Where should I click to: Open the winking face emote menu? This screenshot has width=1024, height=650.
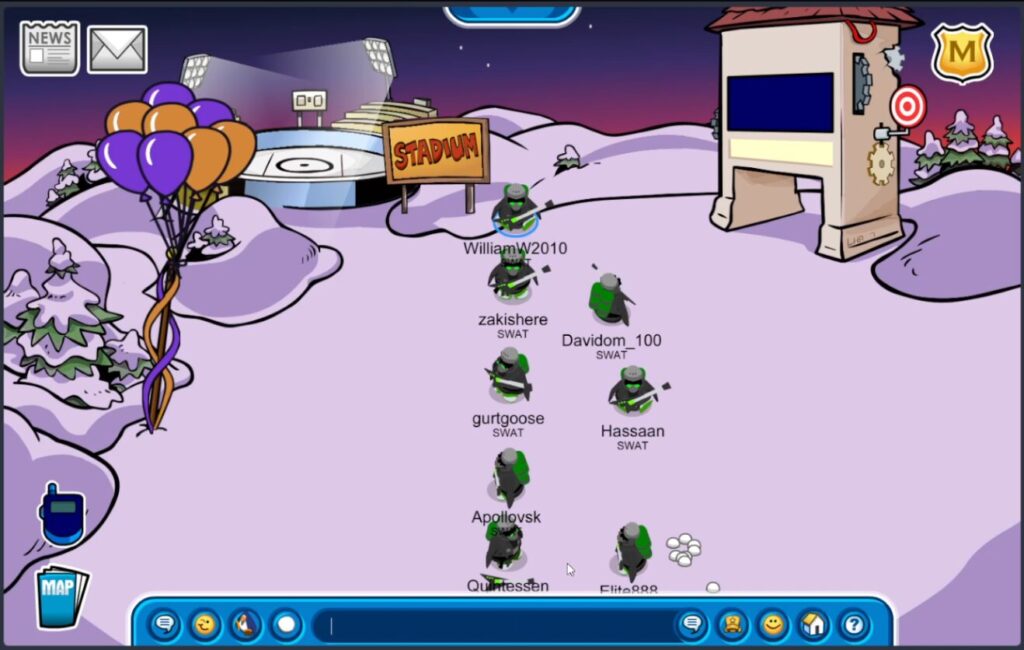click(206, 626)
